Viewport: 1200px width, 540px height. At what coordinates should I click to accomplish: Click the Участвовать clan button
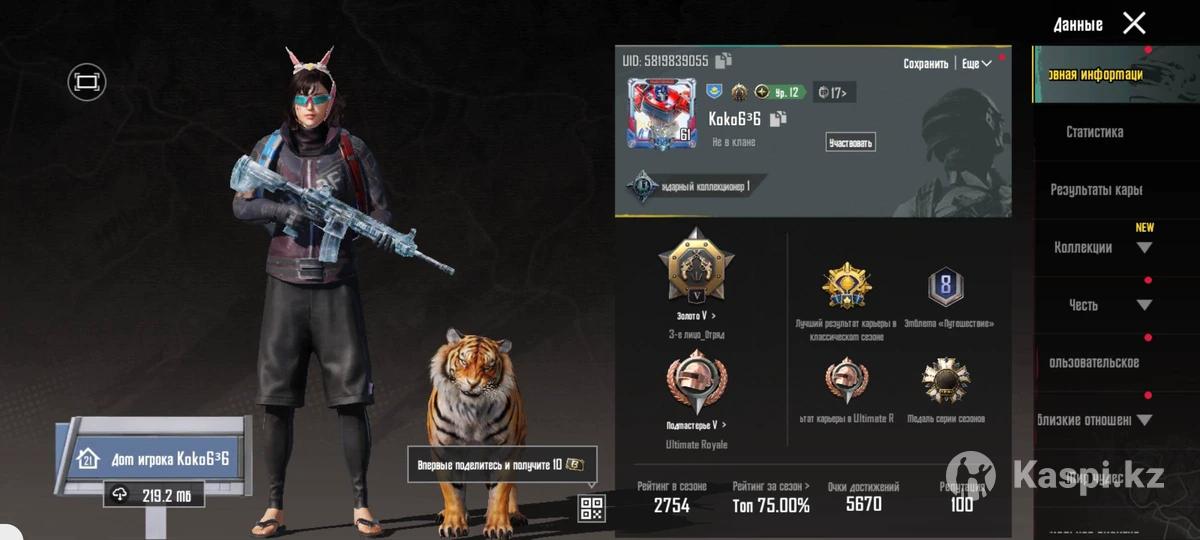point(850,142)
